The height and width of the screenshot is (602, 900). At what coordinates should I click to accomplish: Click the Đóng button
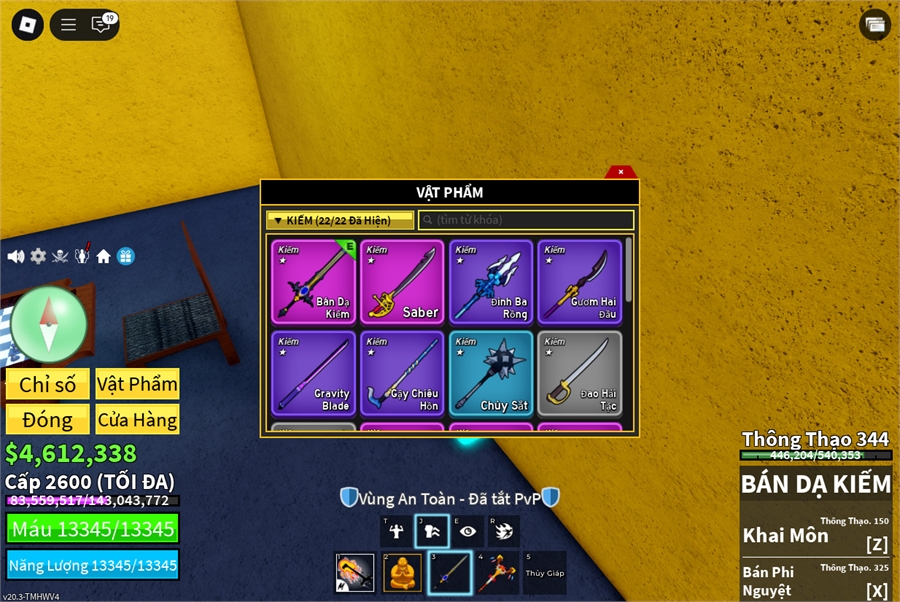47,420
